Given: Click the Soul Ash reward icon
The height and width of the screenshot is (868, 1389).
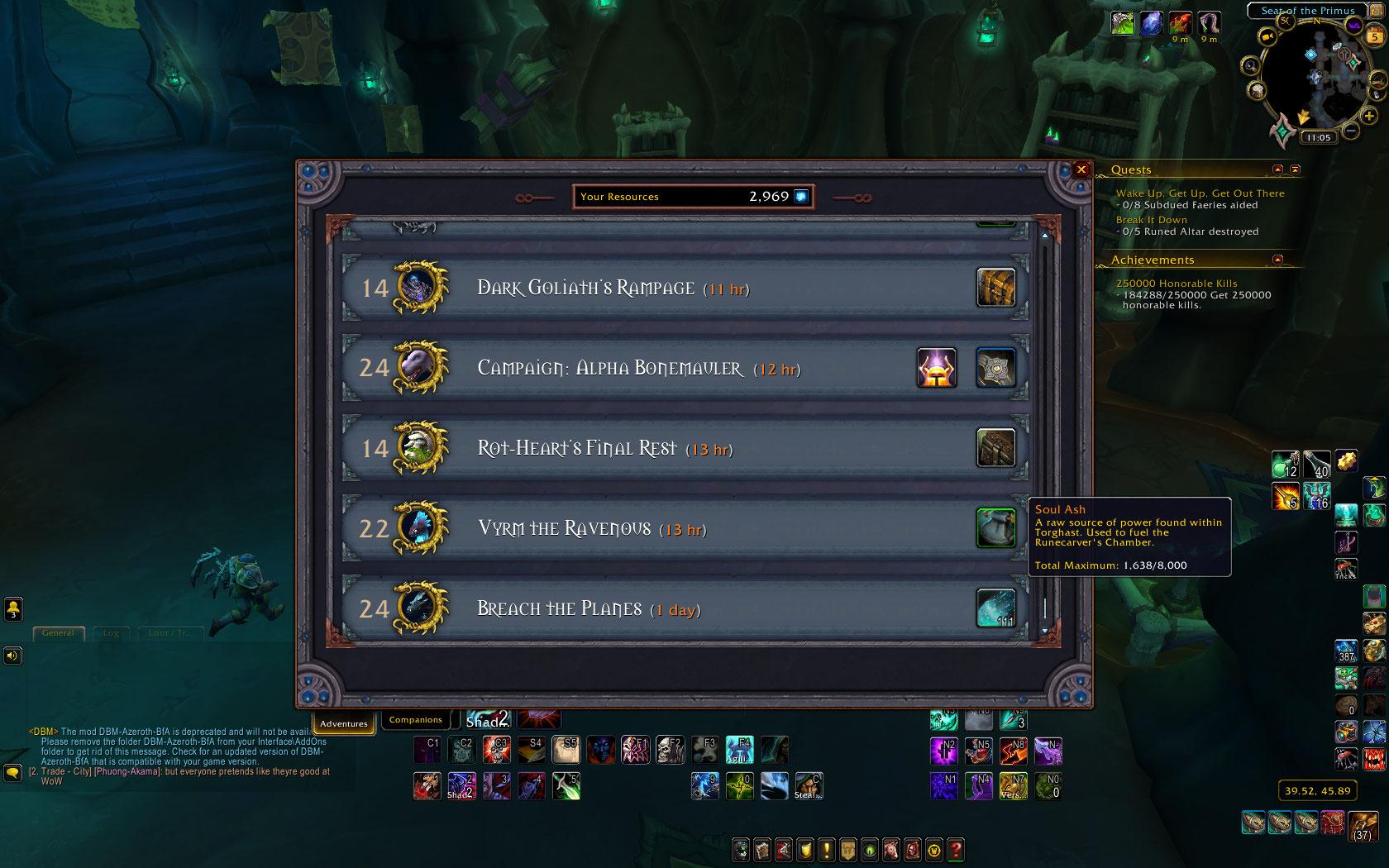Looking at the screenshot, I should point(995,528).
